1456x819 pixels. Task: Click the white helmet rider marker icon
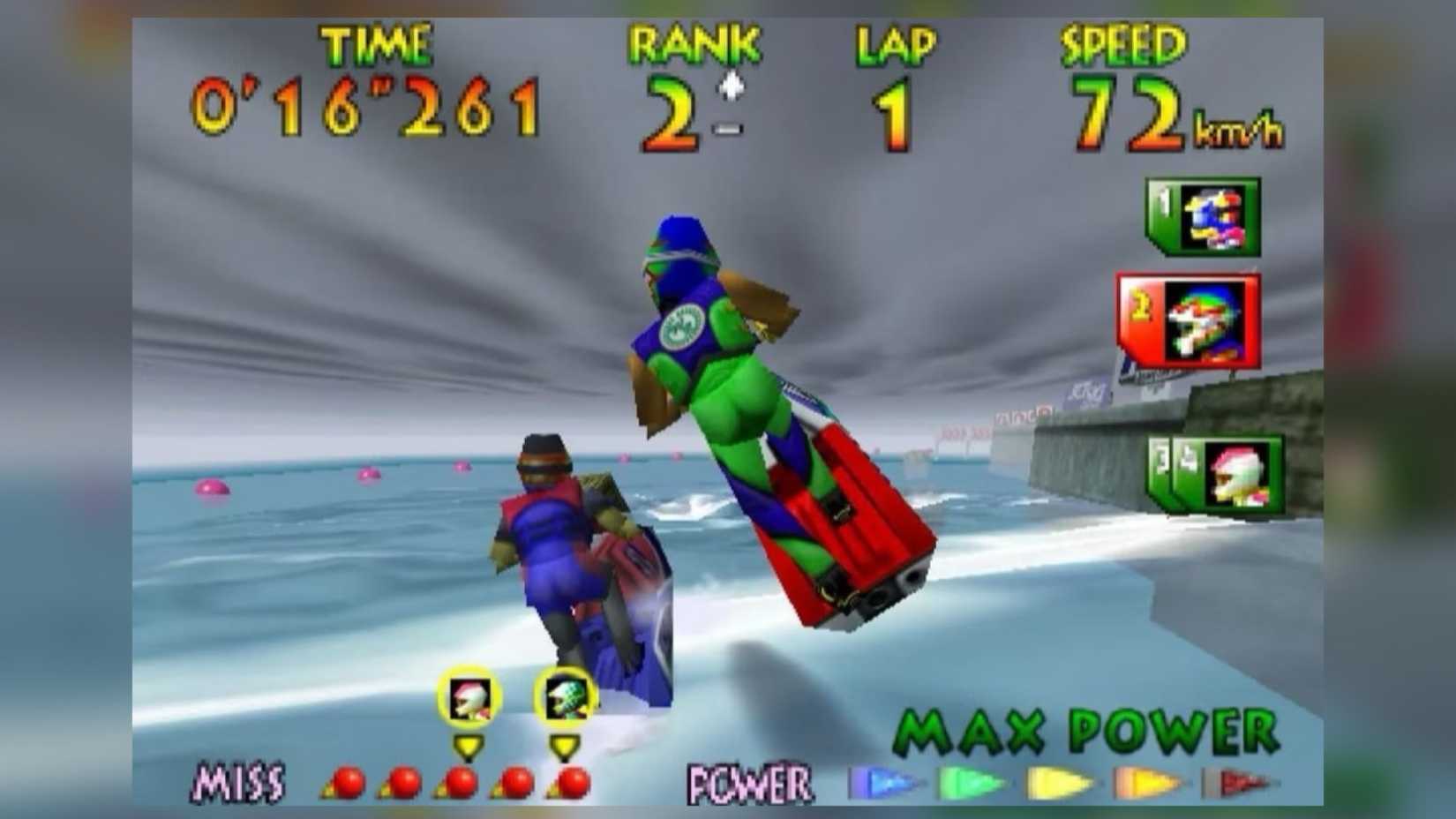pos(470,697)
